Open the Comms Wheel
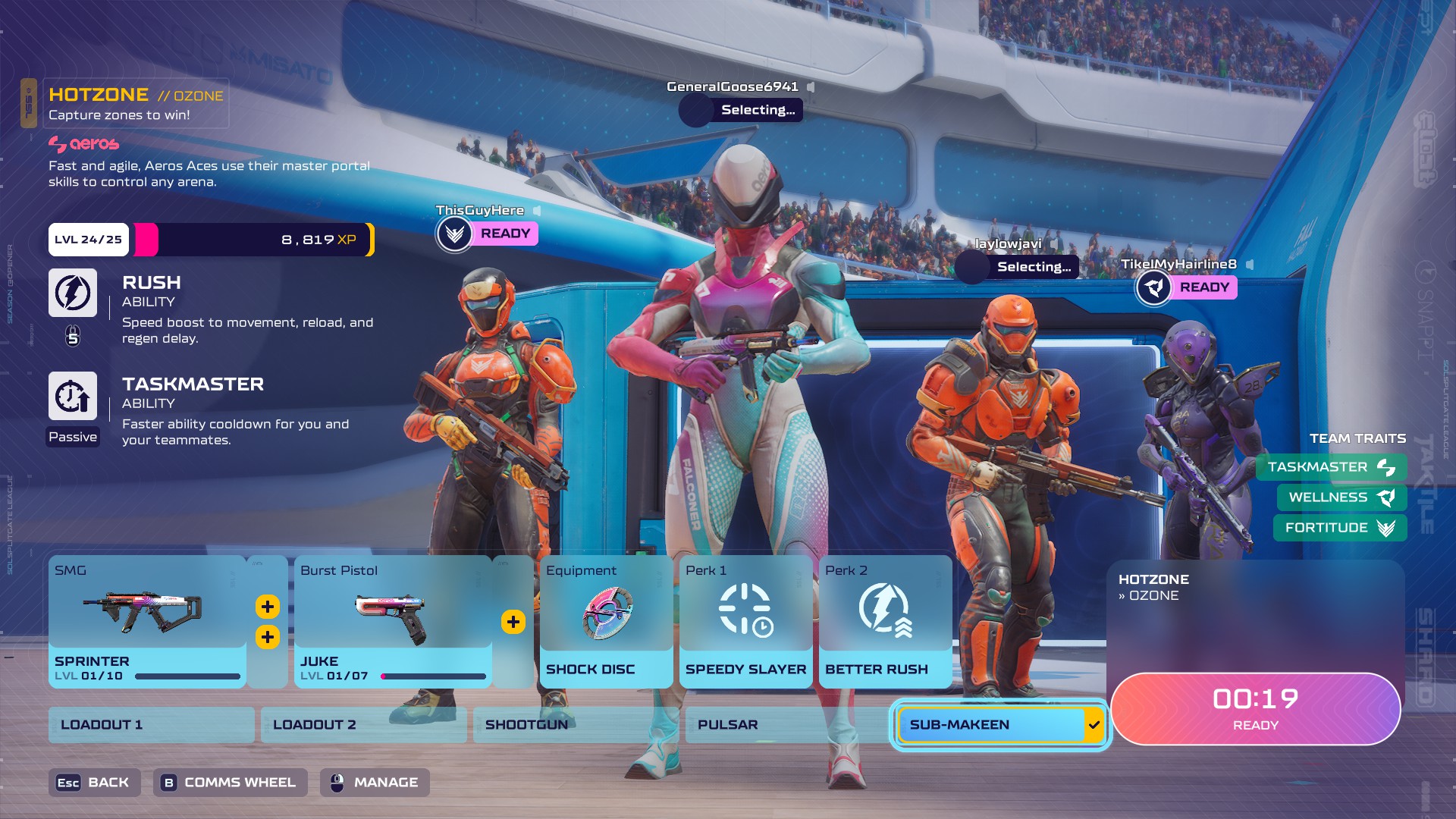The height and width of the screenshot is (819, 1456). pyautogui.click(x=230, y=783)
